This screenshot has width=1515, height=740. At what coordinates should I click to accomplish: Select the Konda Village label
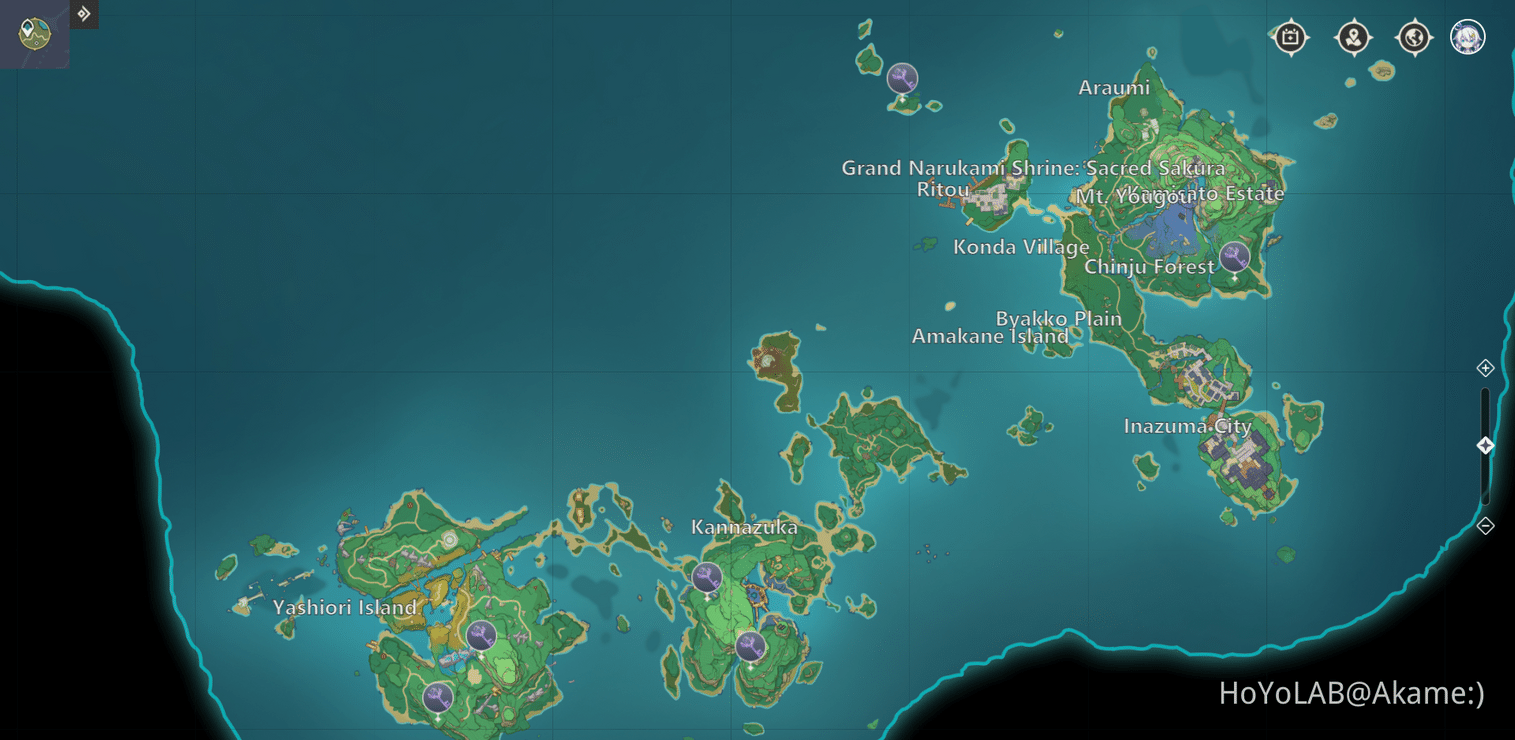pyautogui.click(x=1022, y=247)
